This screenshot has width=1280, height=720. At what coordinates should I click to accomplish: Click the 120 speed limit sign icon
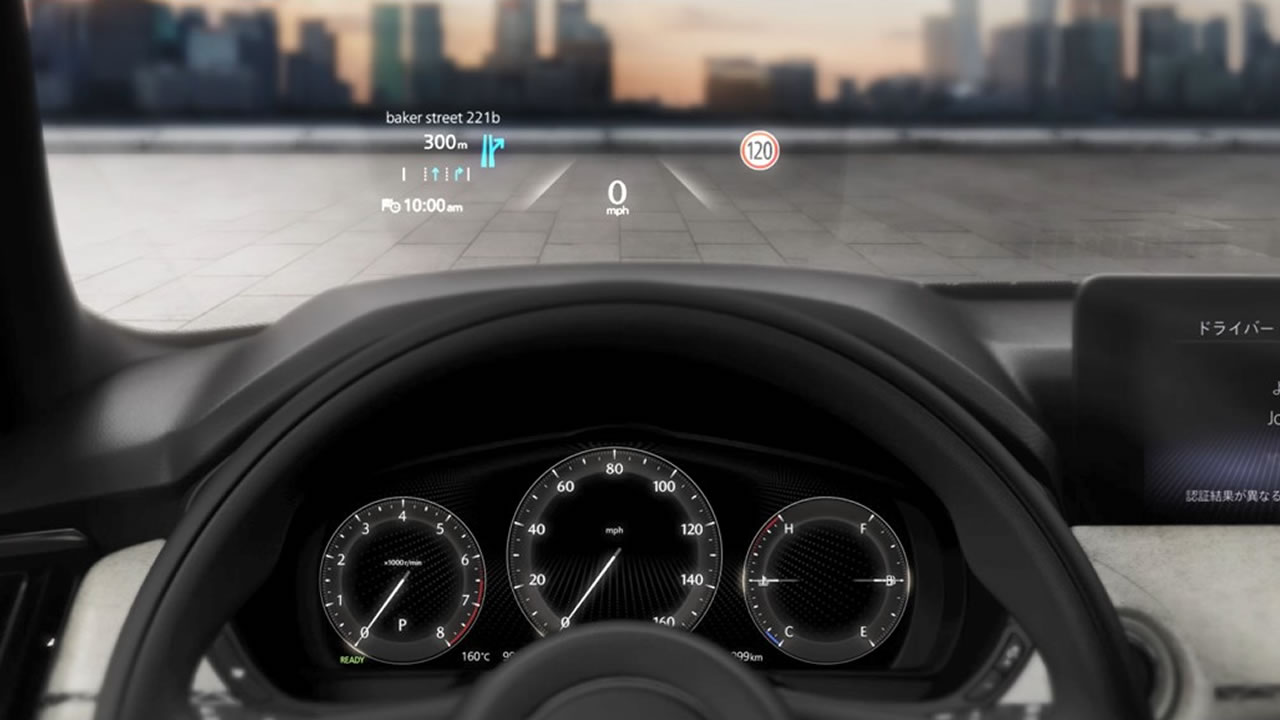[x=759, y=151]
